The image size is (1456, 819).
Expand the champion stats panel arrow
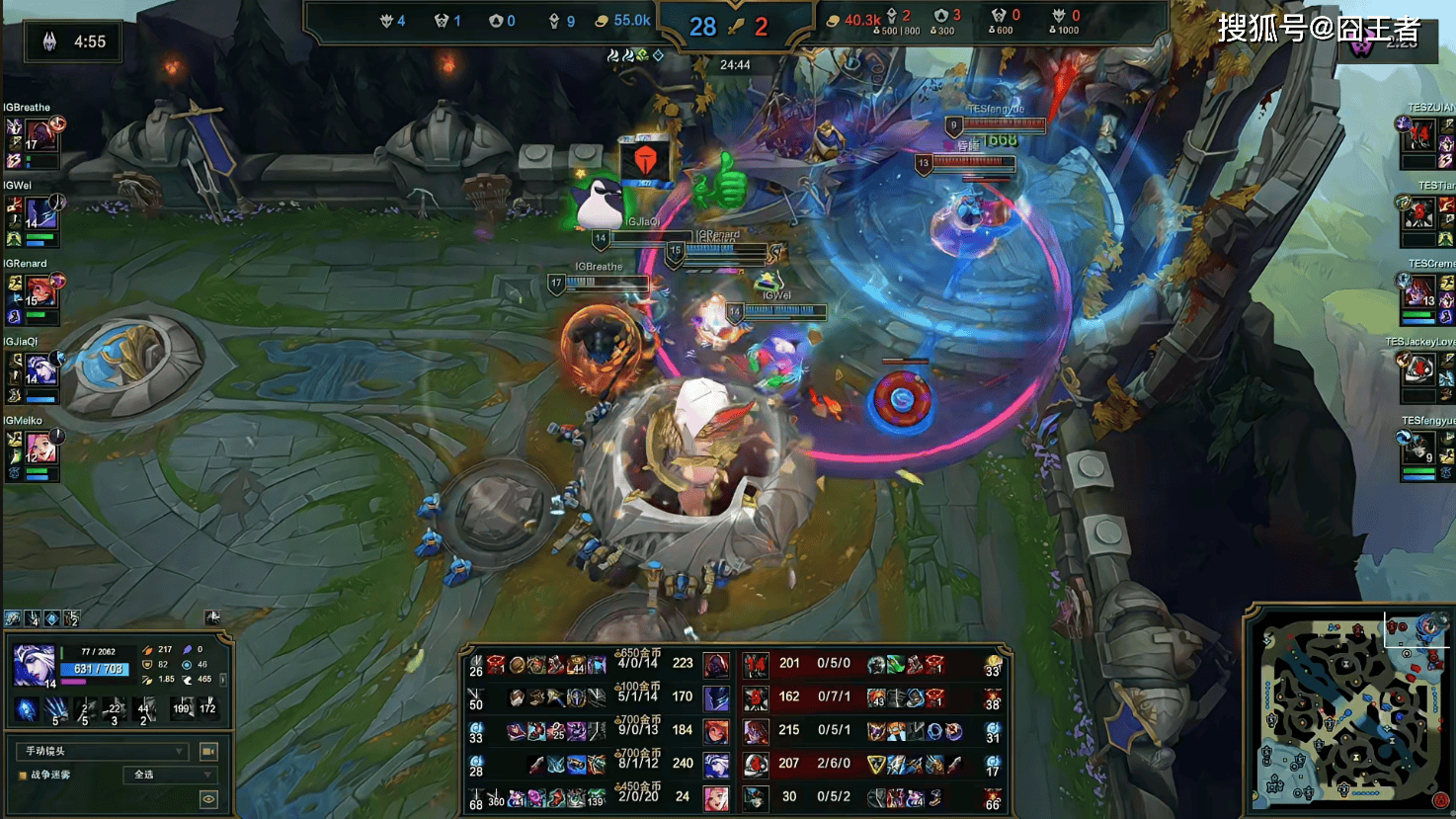pos(223,680)
